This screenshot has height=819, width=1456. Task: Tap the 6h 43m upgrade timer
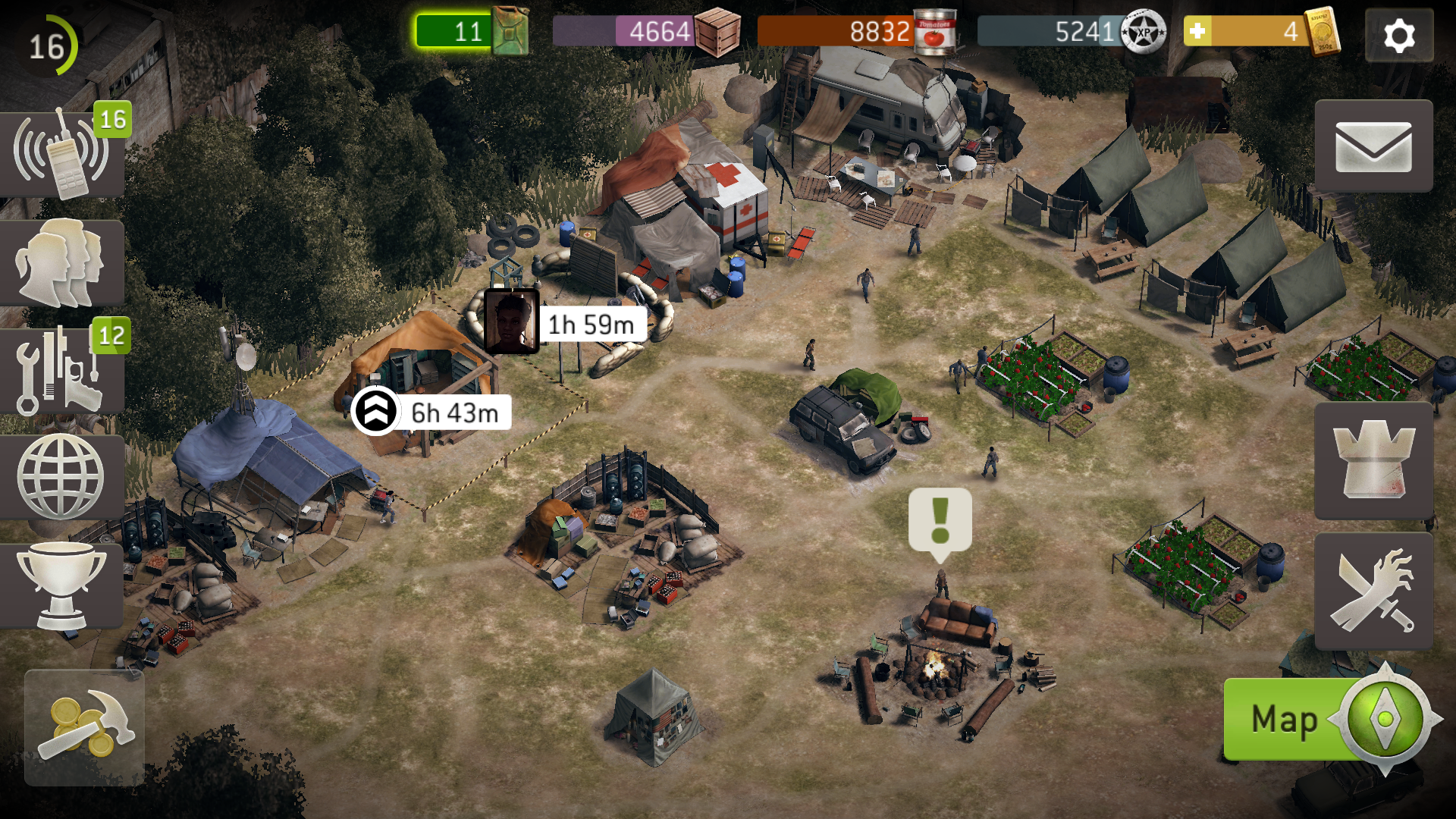432,412
